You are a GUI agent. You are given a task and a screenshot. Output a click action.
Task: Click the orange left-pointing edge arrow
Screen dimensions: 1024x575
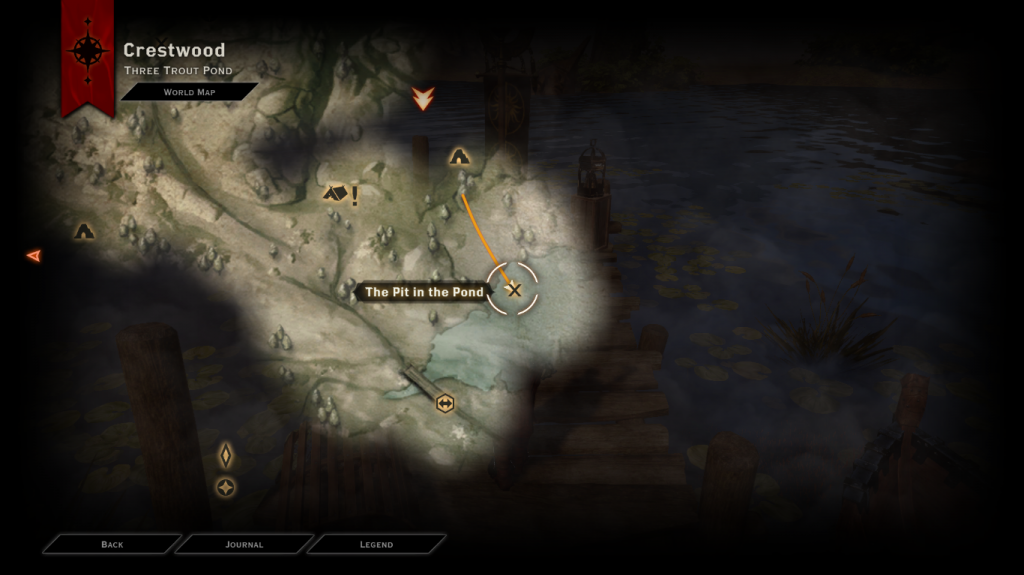[34, 256]
